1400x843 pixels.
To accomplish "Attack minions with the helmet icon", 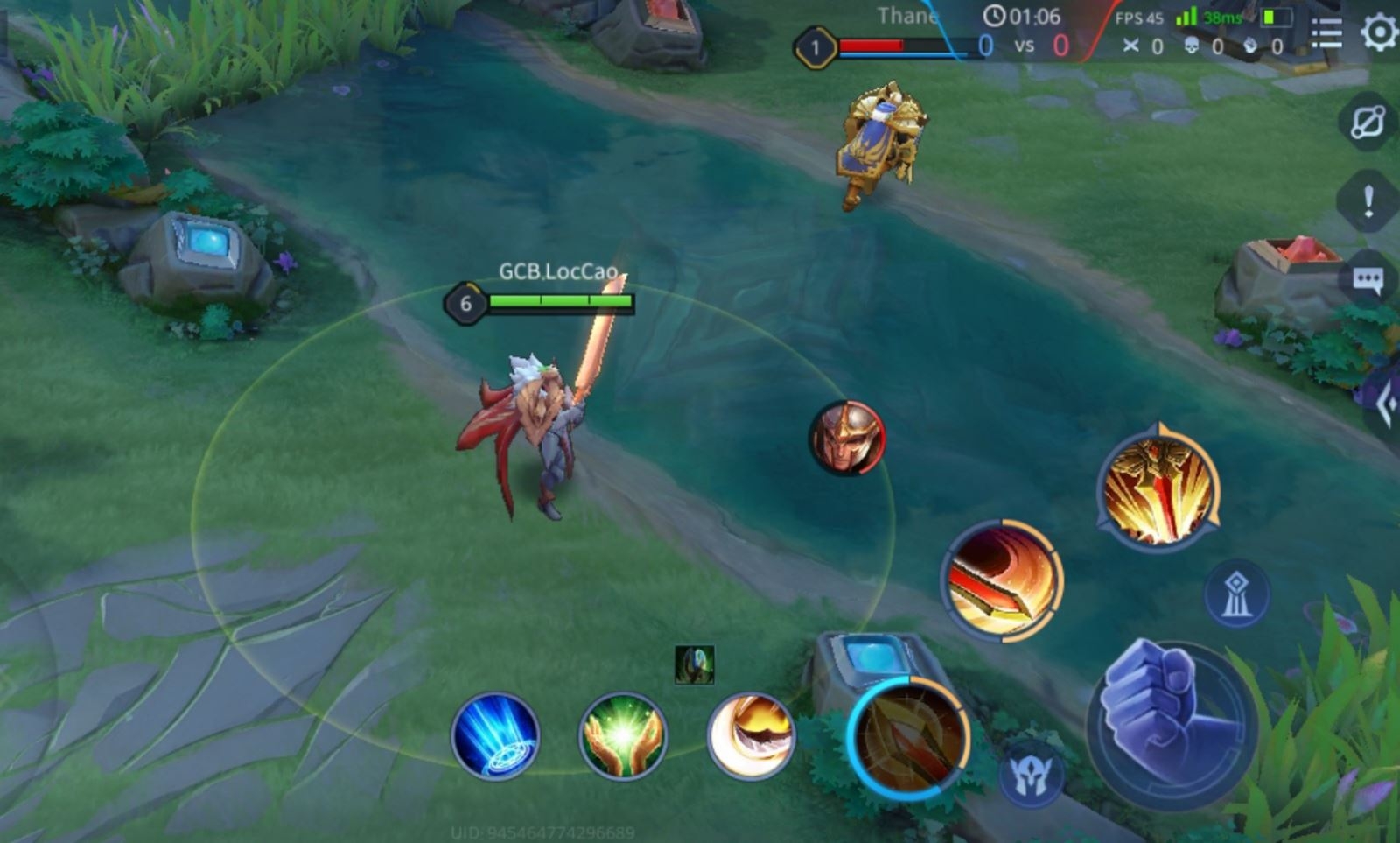I will pos(1031,776).
